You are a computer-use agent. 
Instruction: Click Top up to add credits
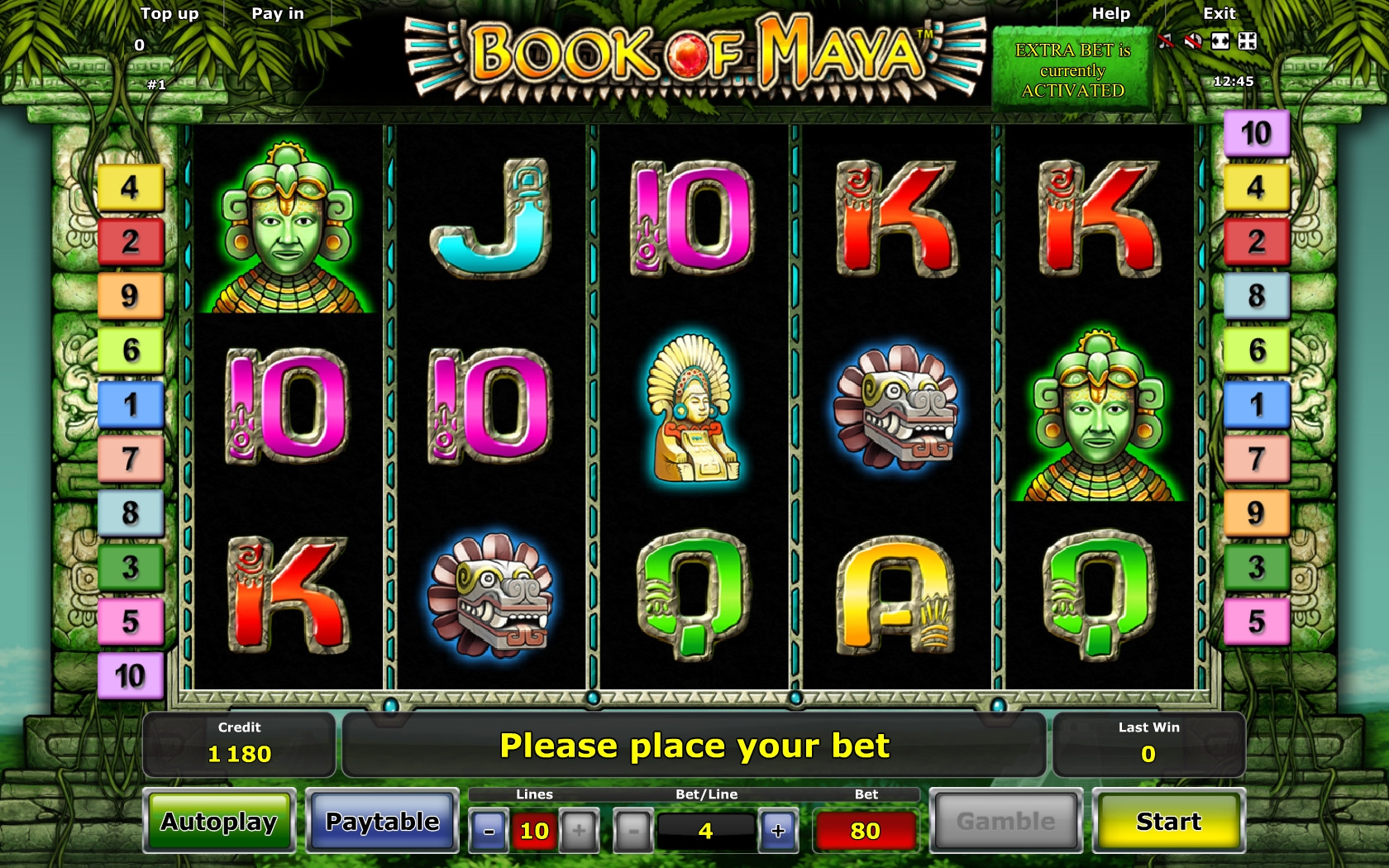pyautogui.click(x=169, y=13)
